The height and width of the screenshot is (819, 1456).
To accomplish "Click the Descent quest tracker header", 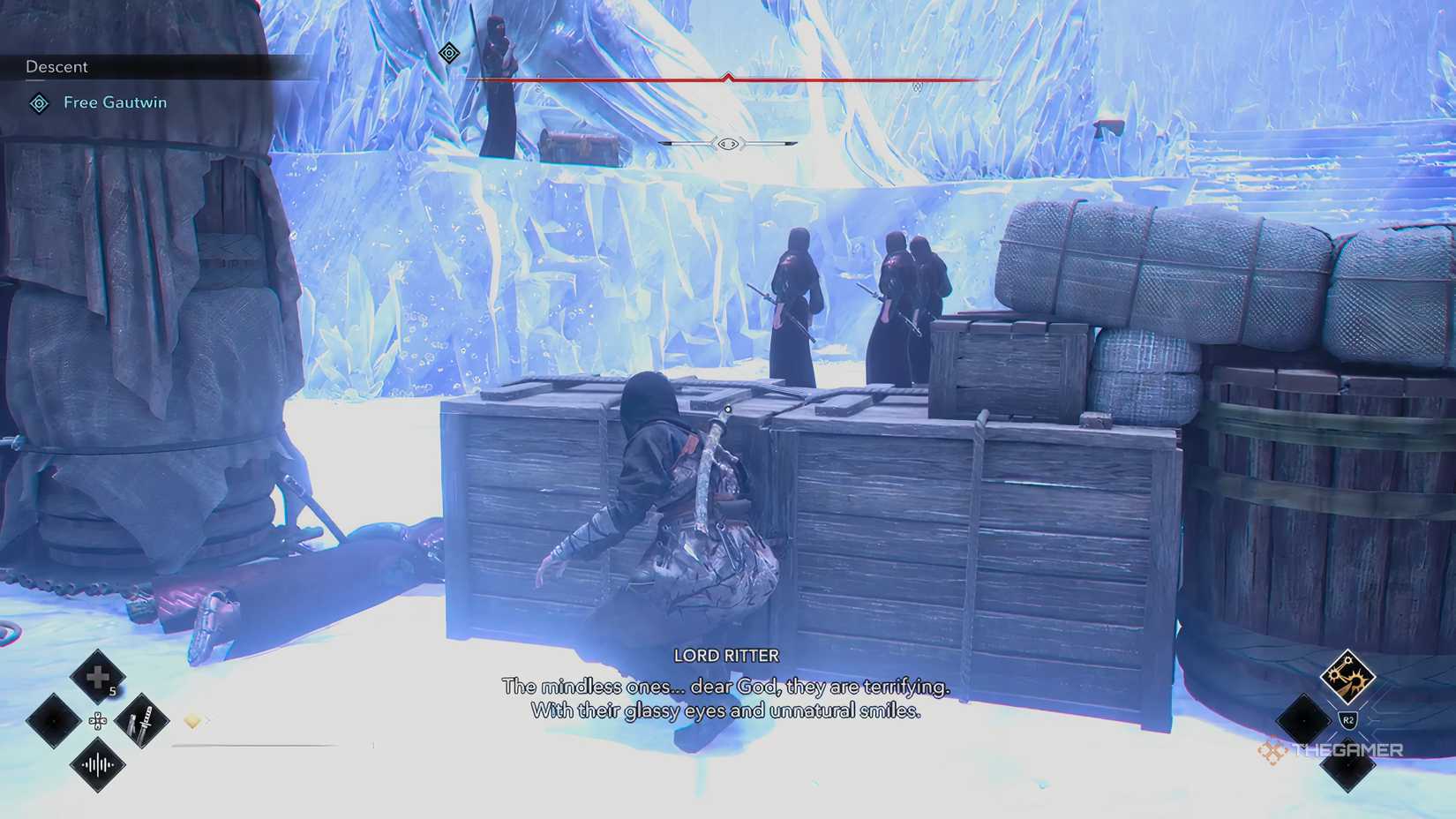I will tap(56, 66).
